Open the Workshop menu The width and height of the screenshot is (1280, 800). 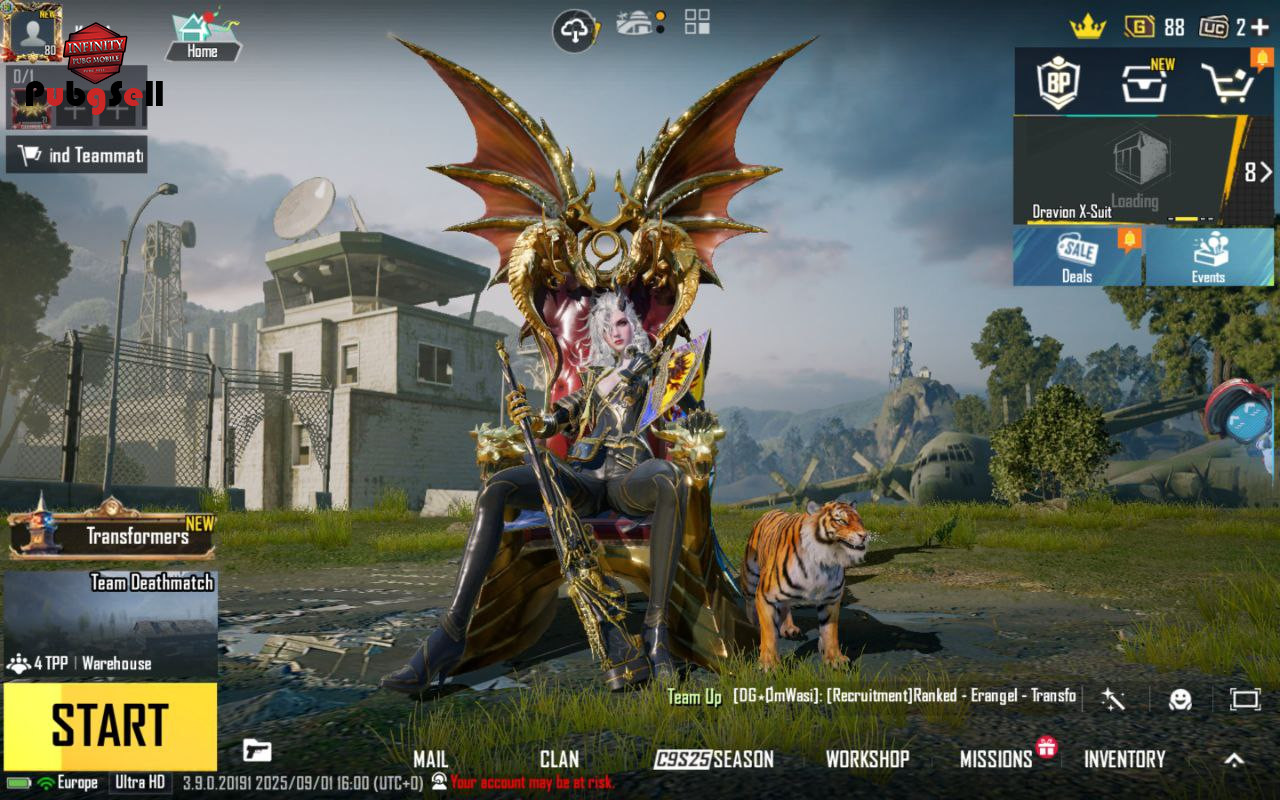[867, 759]
